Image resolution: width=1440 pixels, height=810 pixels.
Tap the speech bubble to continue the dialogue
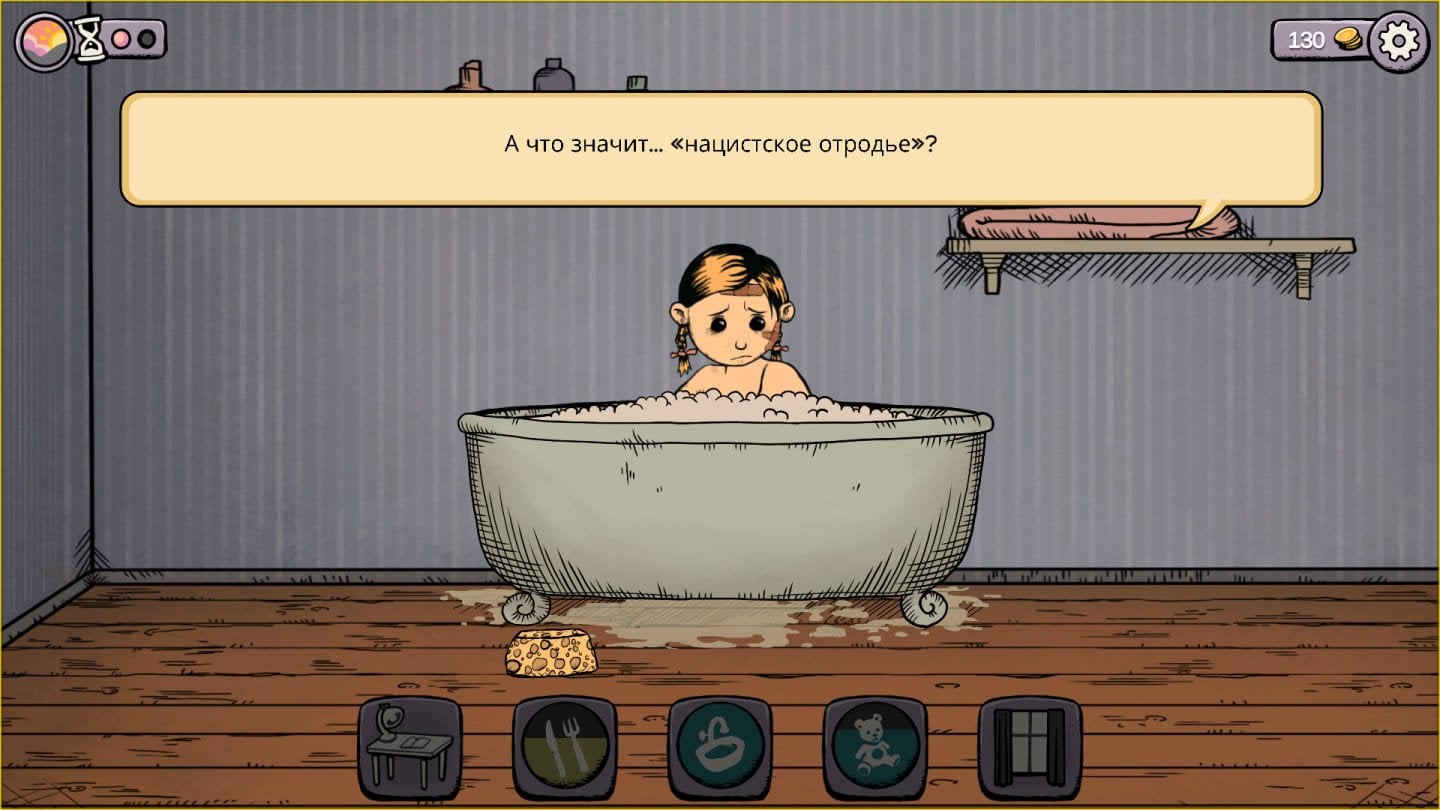720,145
